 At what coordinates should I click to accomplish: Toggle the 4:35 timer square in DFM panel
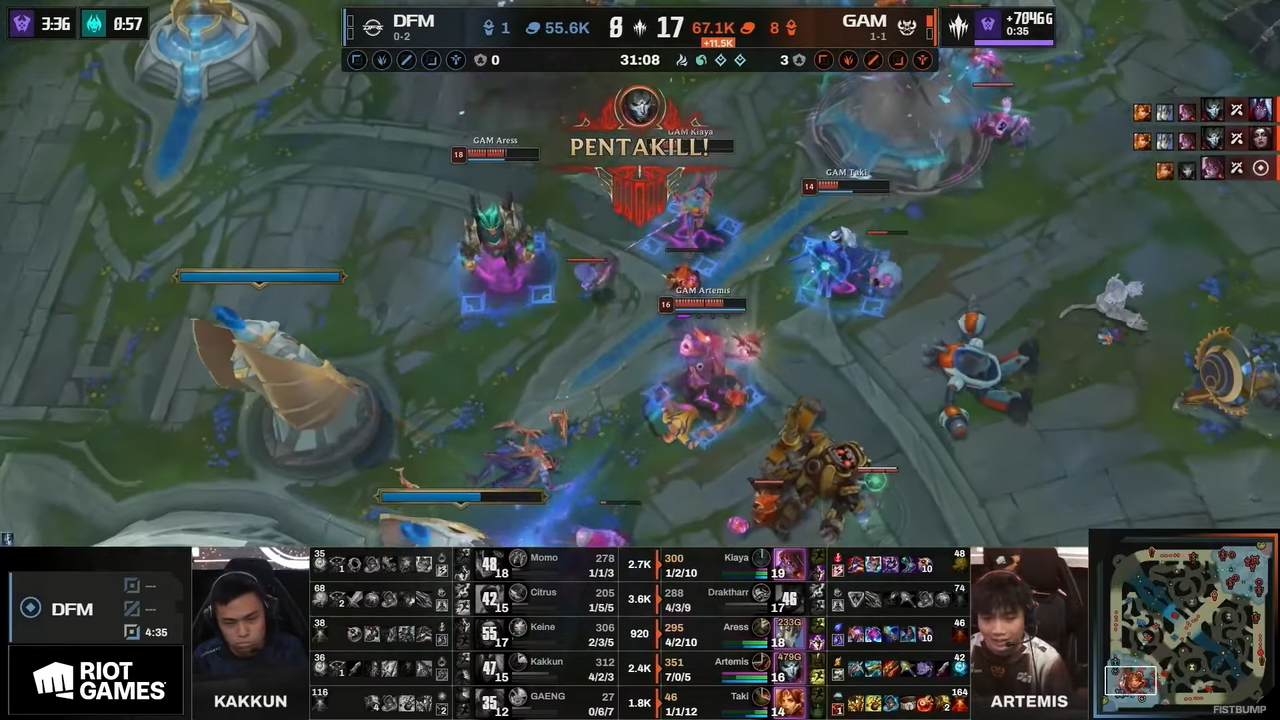(x=132, y=632)
